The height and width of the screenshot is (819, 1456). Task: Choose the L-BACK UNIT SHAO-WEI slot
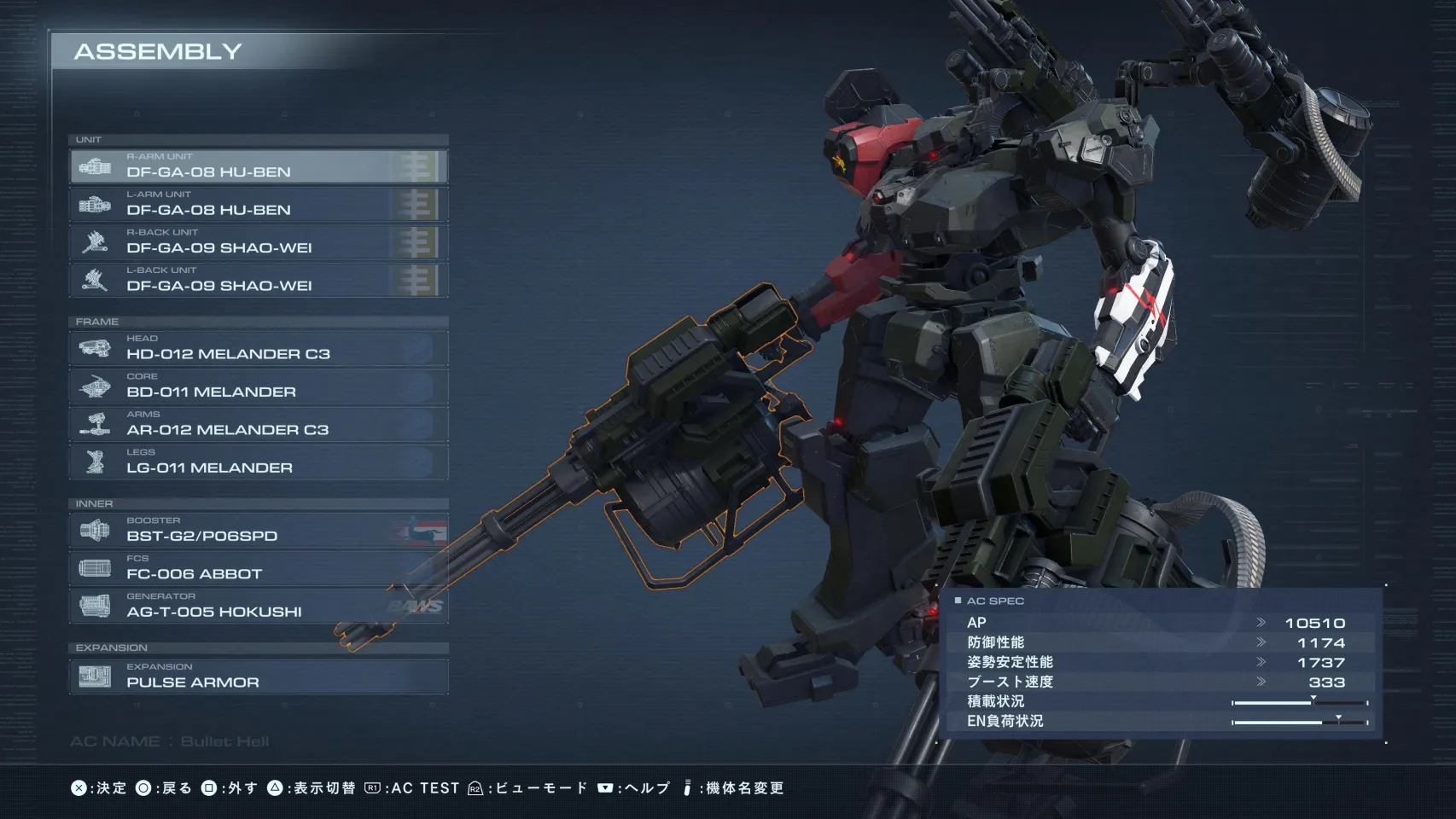[x=259, y=281]
